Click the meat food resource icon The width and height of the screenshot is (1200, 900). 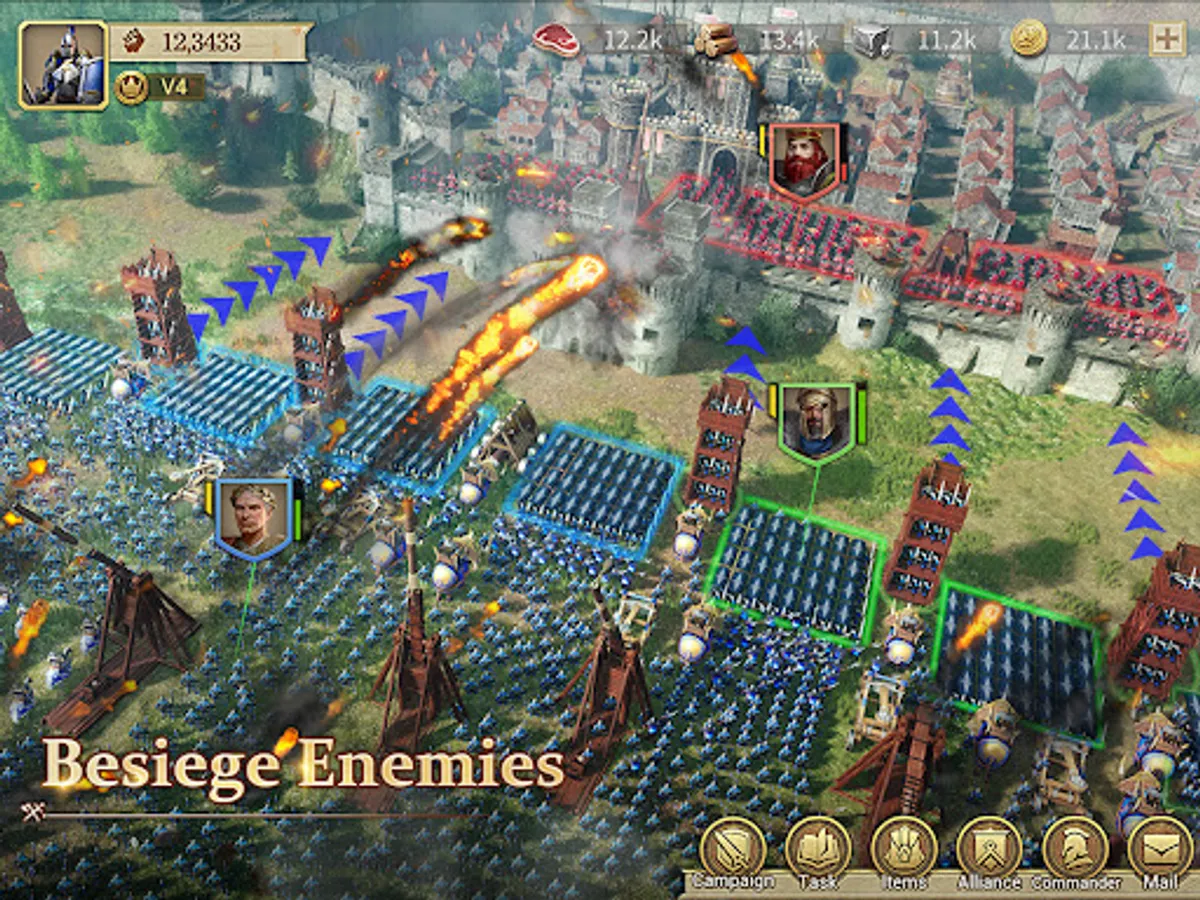556,39
